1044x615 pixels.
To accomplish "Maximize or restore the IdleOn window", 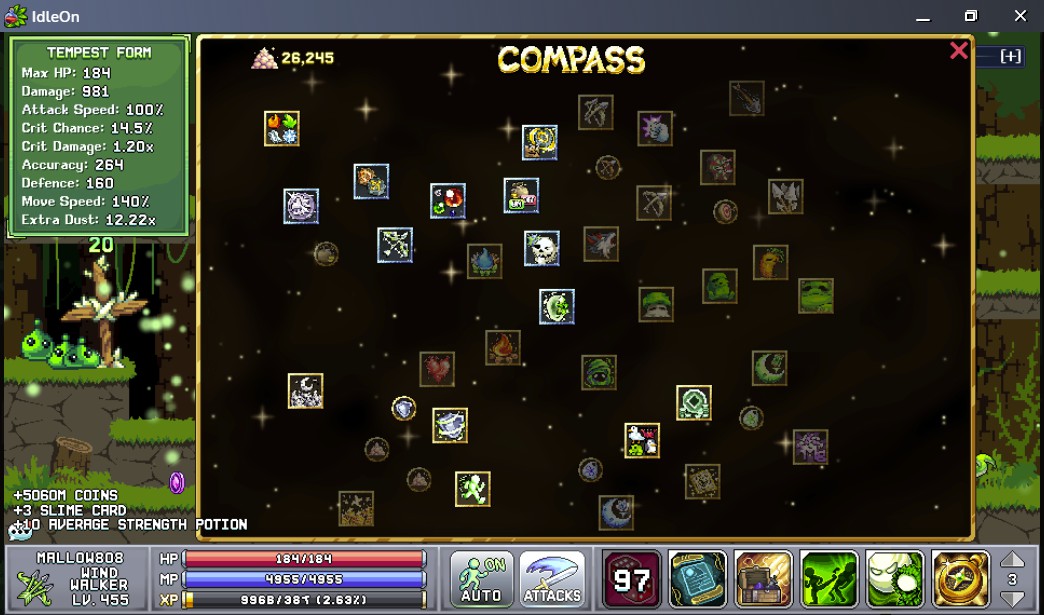I will (970, 16).
